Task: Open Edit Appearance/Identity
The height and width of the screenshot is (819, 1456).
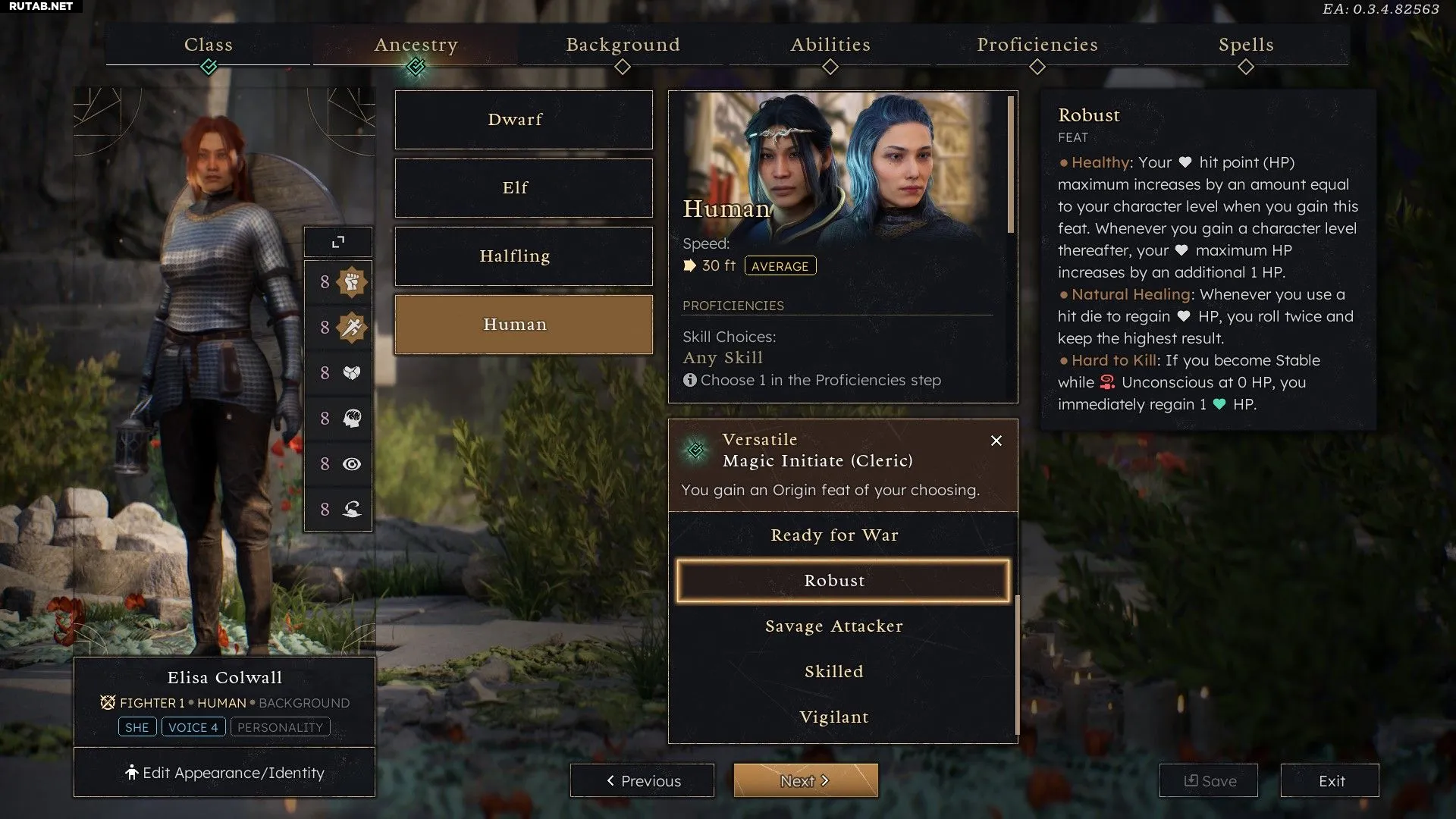Action: tap(224, 773)
